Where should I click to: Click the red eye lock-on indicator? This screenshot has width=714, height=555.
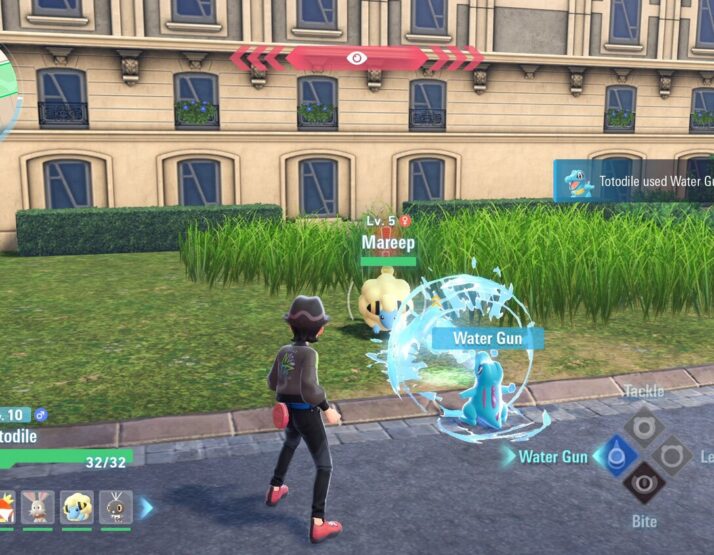click(x=356, y=58)
